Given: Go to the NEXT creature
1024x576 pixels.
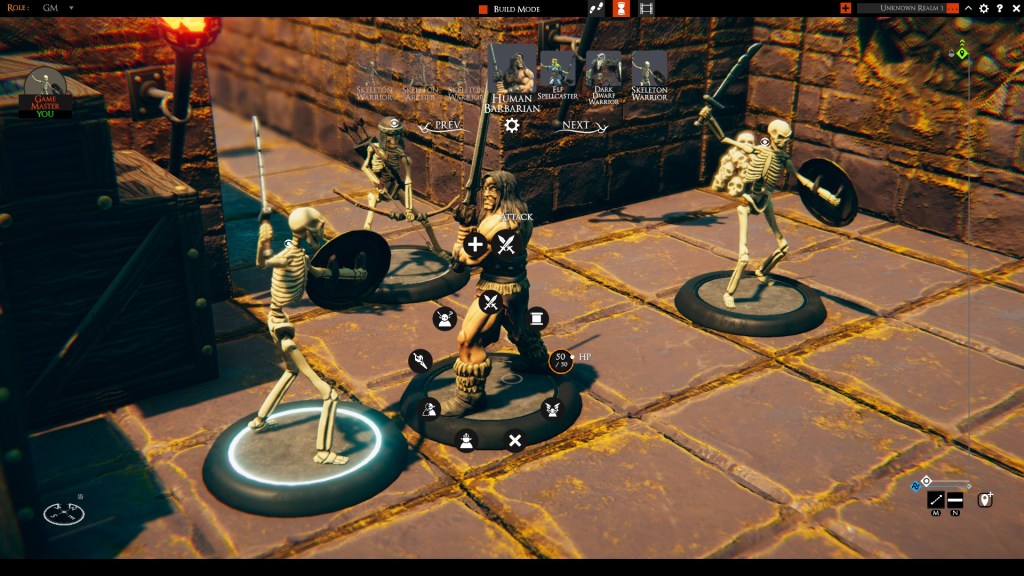Looking at the screenshot, I should pyautogui.click(x=577, y=126).
